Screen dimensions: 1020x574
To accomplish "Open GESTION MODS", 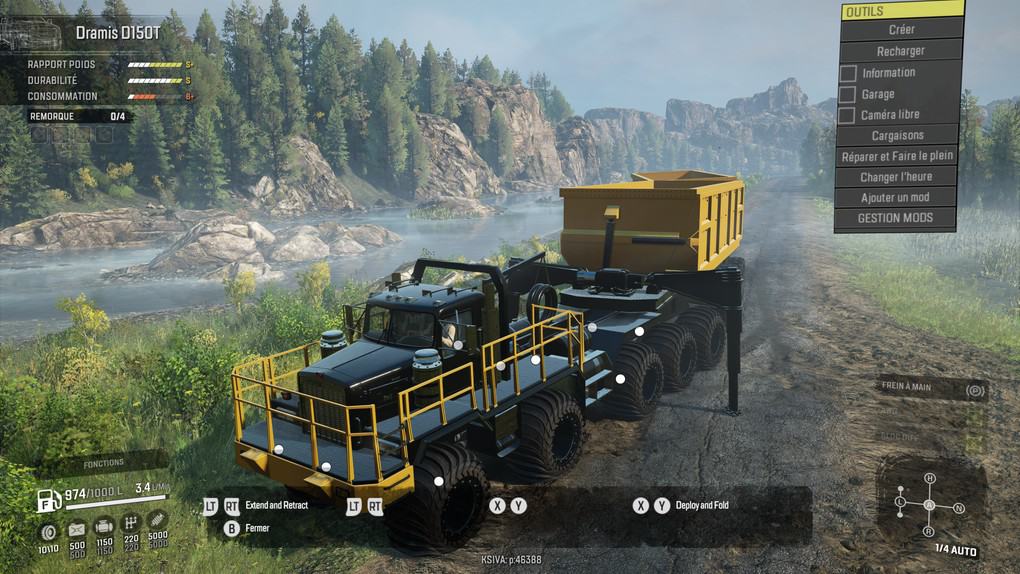I will click(x=896, y=218).
